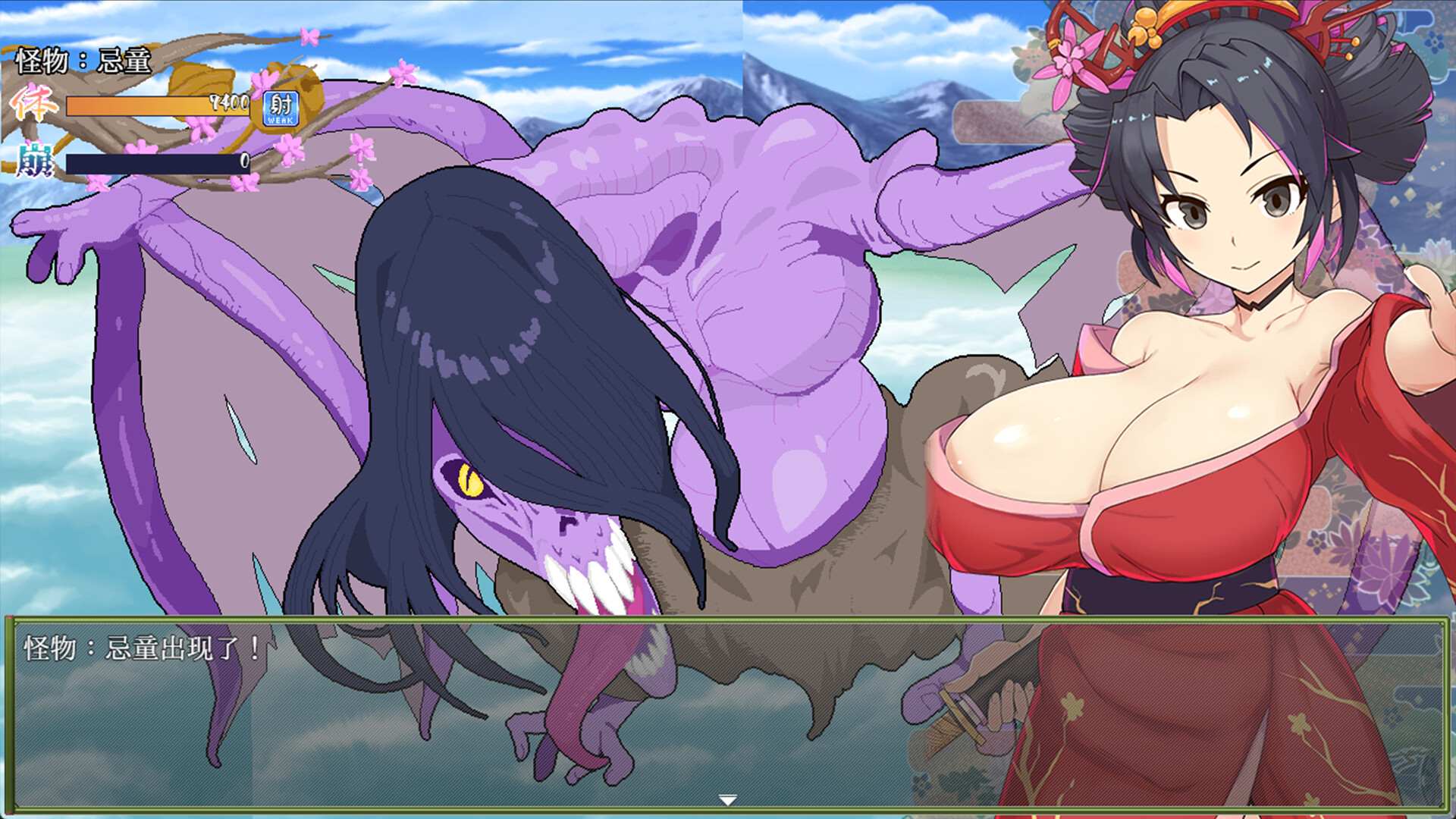Click the down arrow to advance the dialogue
Image resolution: width=1456 pixels, height=819 pixels.
(728, 798)
